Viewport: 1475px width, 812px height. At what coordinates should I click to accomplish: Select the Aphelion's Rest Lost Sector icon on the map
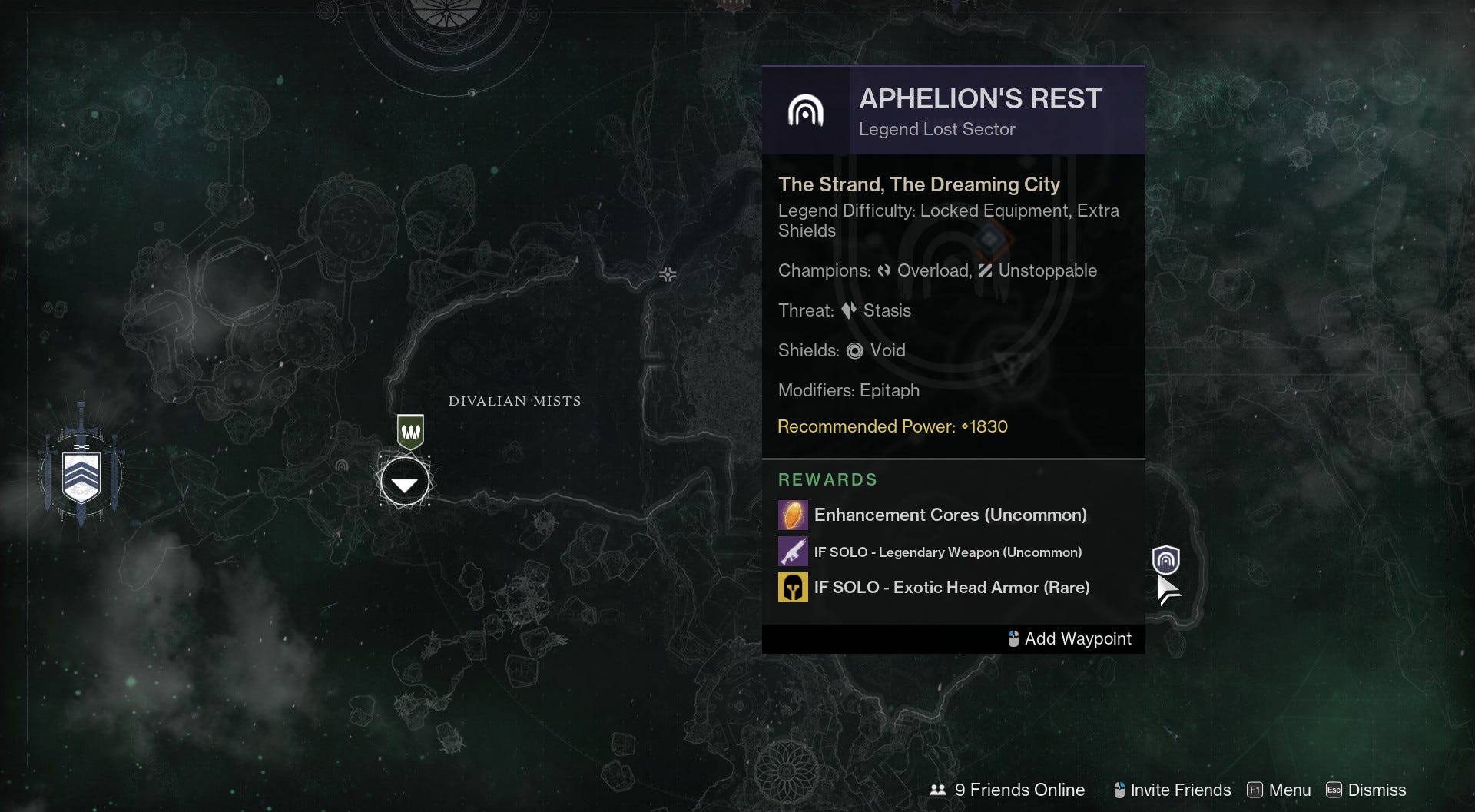[1167, 561]
